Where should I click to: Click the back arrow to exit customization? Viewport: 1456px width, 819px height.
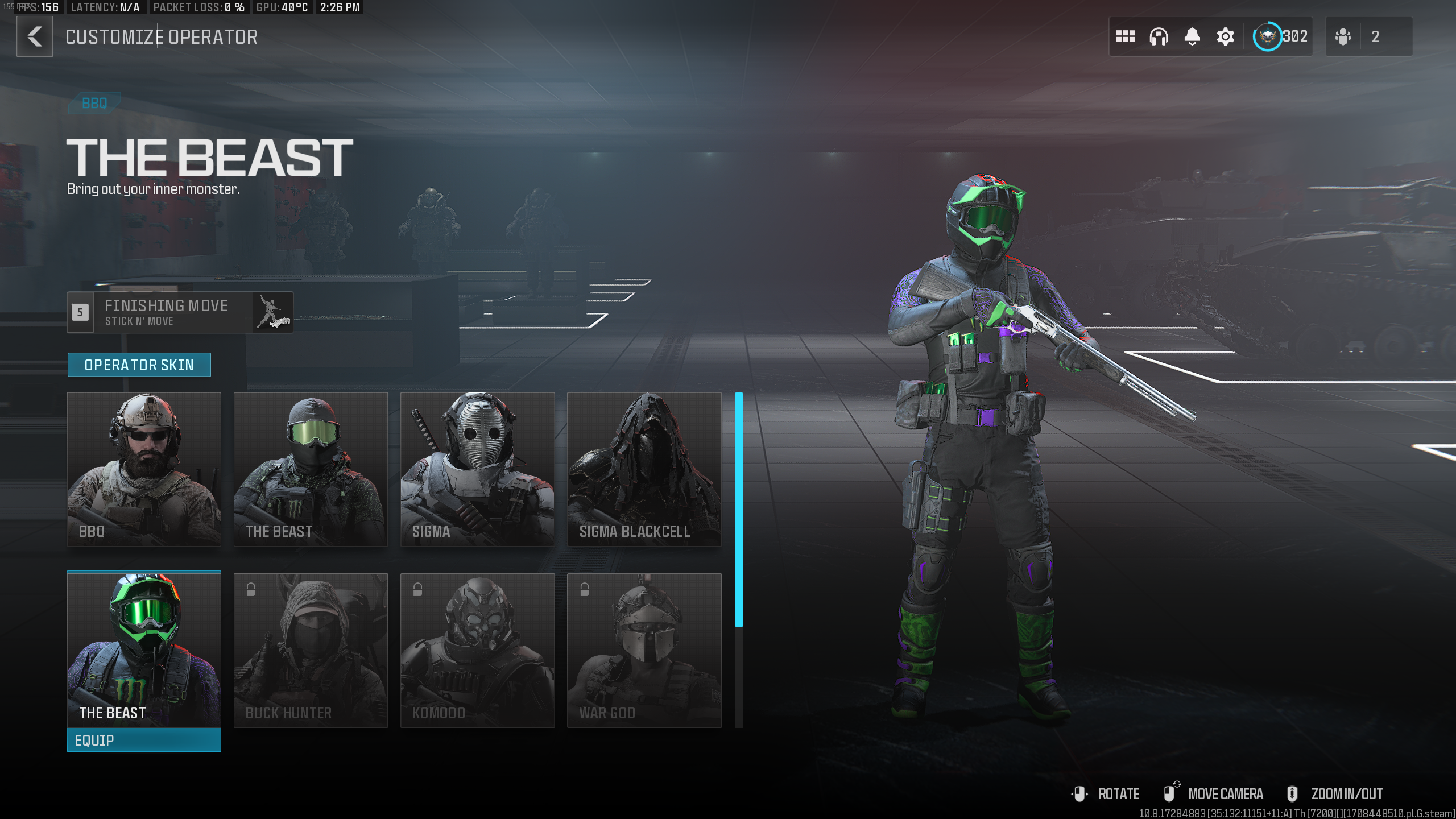coord(34,36)
